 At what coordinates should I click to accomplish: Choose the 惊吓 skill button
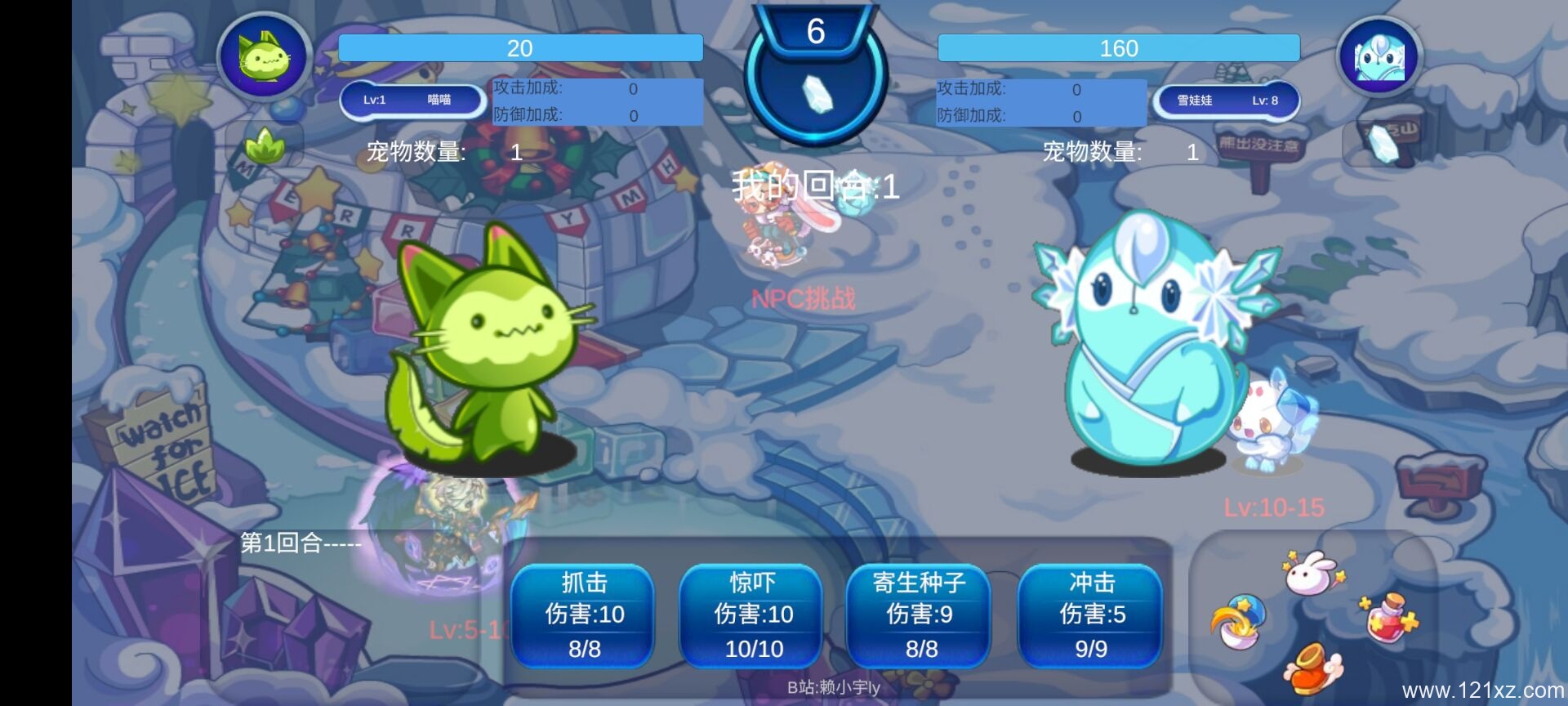click(x=752, y=614)
